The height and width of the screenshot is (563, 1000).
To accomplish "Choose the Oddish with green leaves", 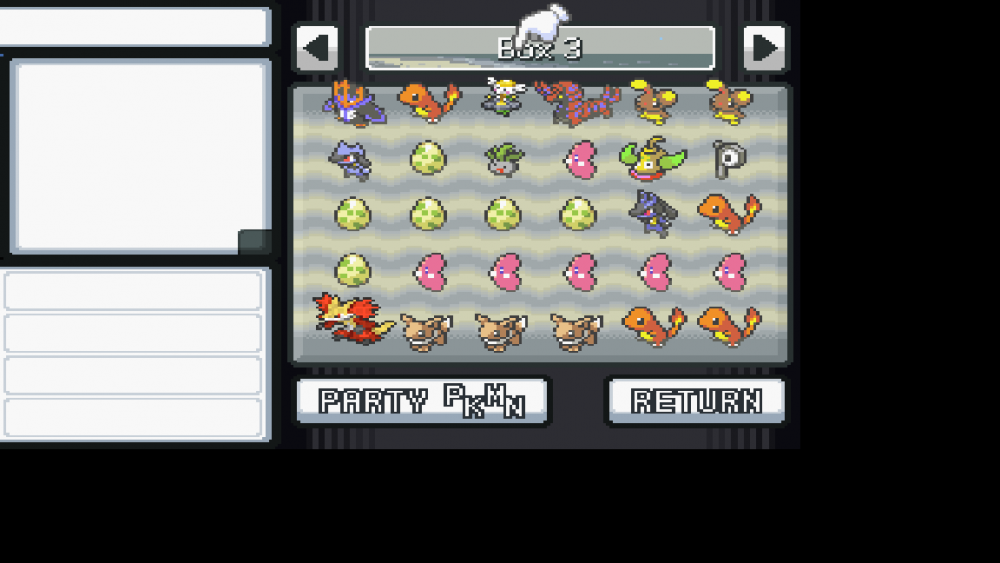I will (503, 159).
